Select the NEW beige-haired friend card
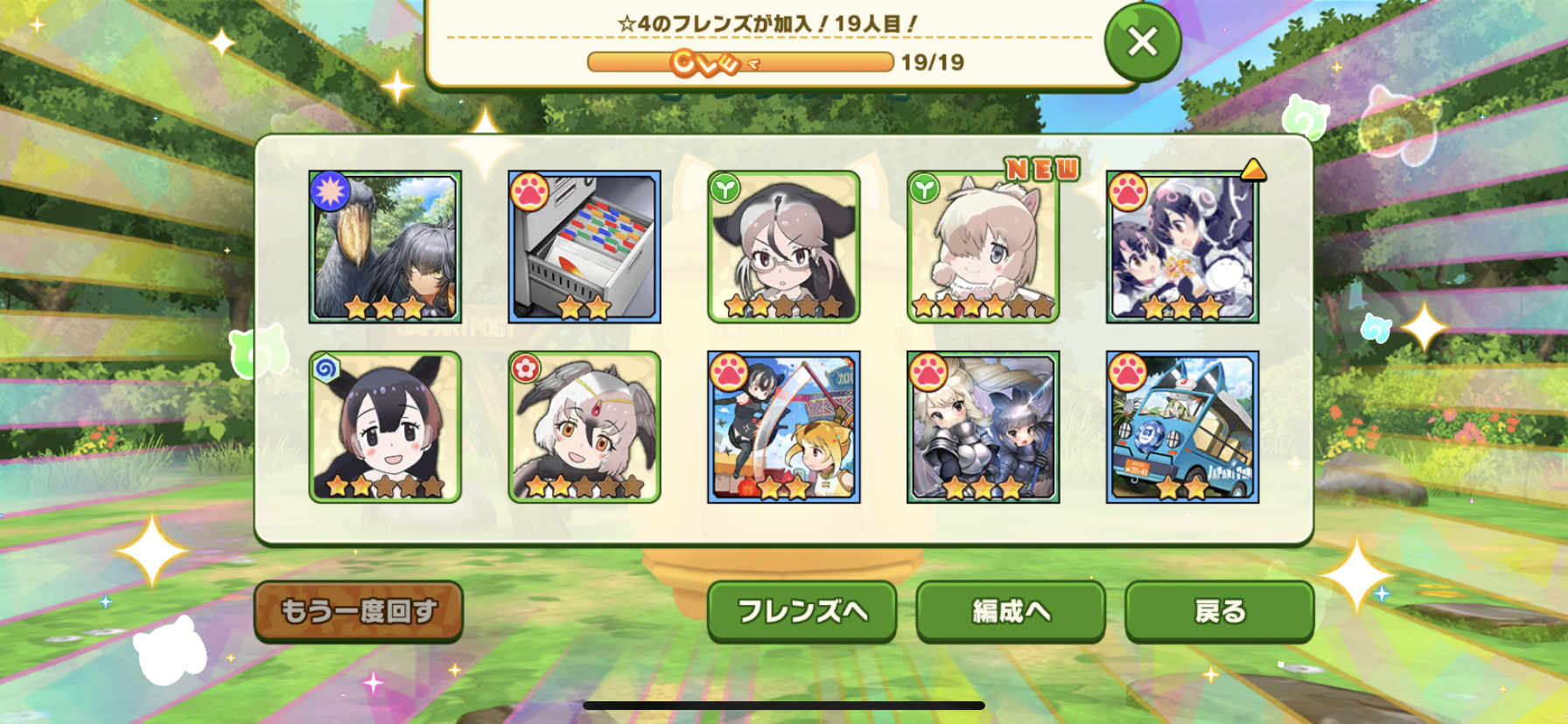This screenshot has height=724, width=1568. (983, 247)
